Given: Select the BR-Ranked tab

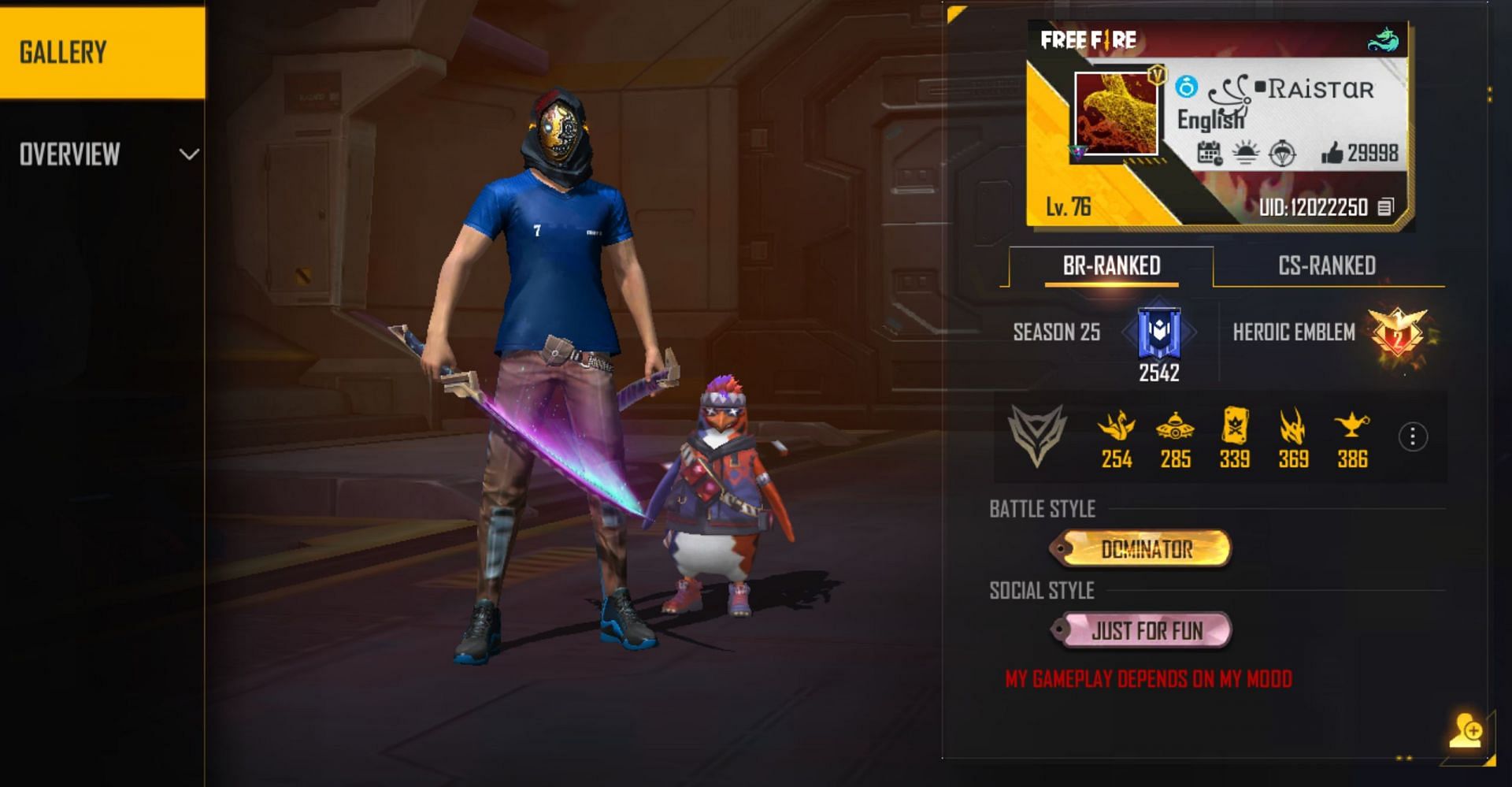Looking at the screenshot, I should click(1111, 266).
